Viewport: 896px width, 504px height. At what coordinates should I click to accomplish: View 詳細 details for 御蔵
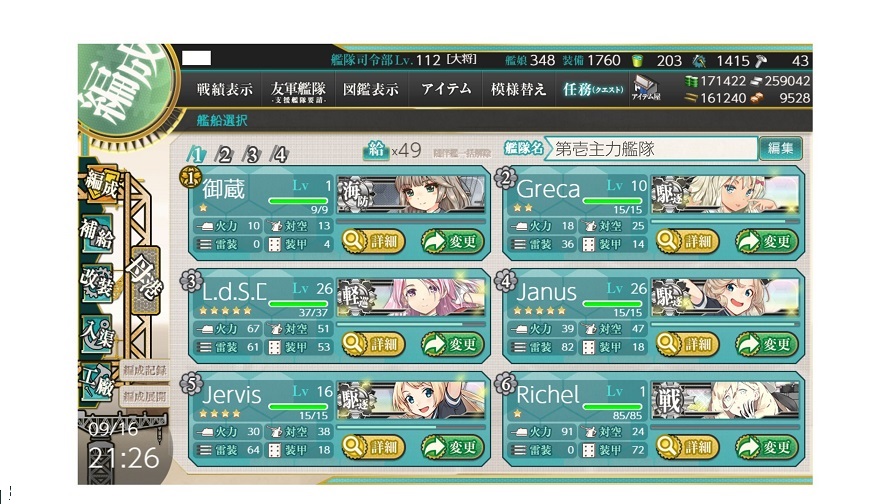pyautogui.click(x=371, y=240)
